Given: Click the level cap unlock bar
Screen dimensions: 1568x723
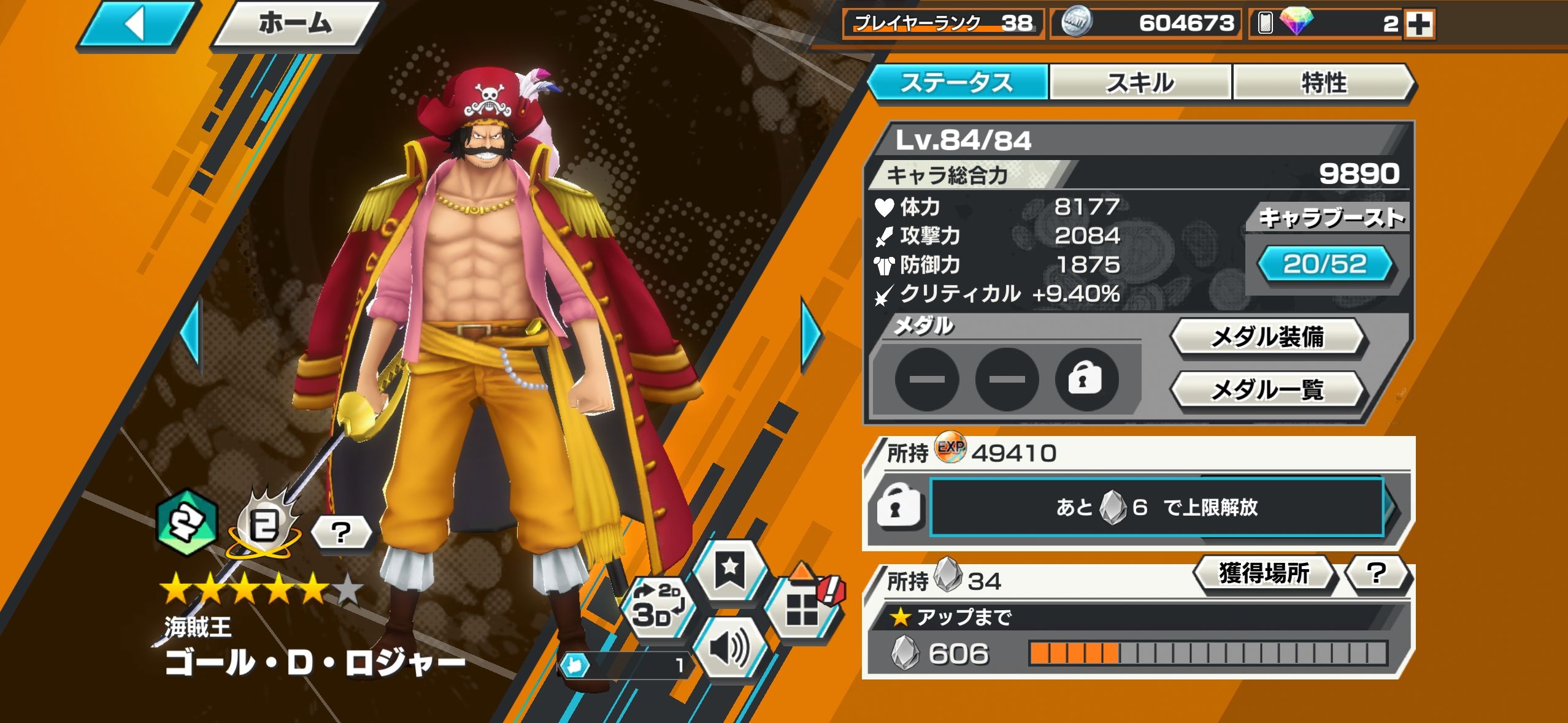Looking at the screenshot, I should pyautogui.click(x=1156, y=507).
